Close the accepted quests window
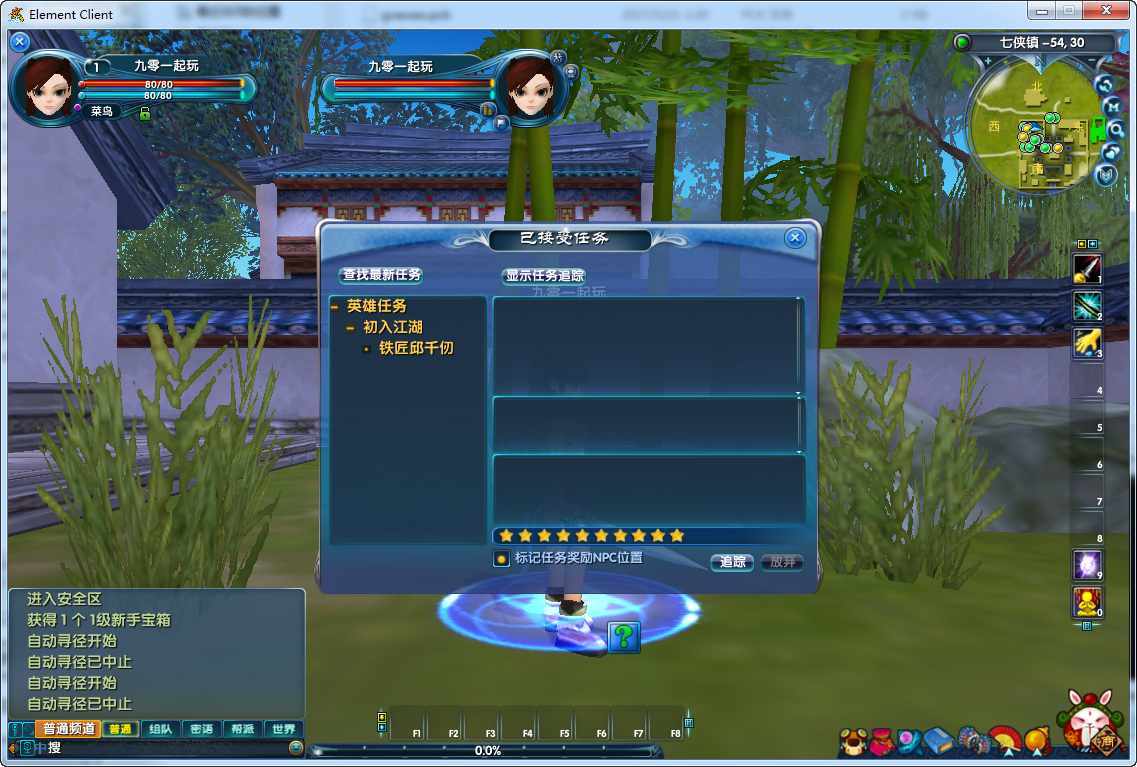 pos(795,238)
